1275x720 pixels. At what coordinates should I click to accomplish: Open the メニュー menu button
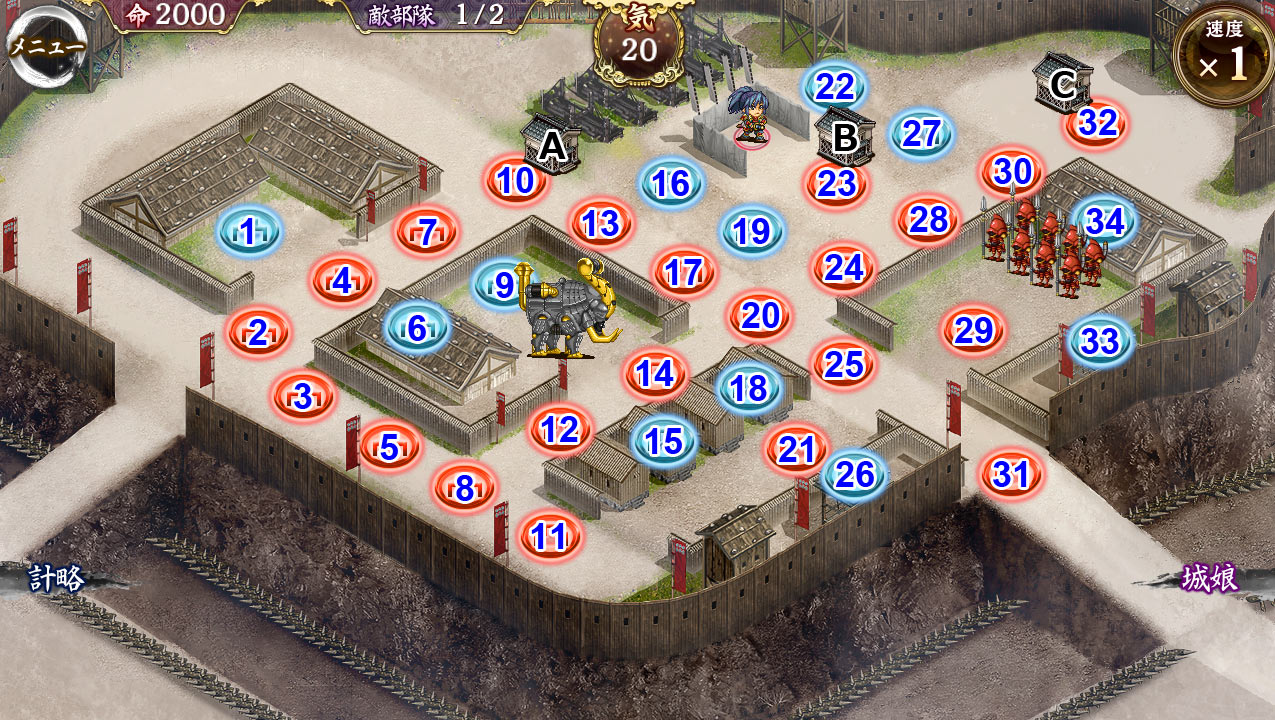[x=46, y=47]
